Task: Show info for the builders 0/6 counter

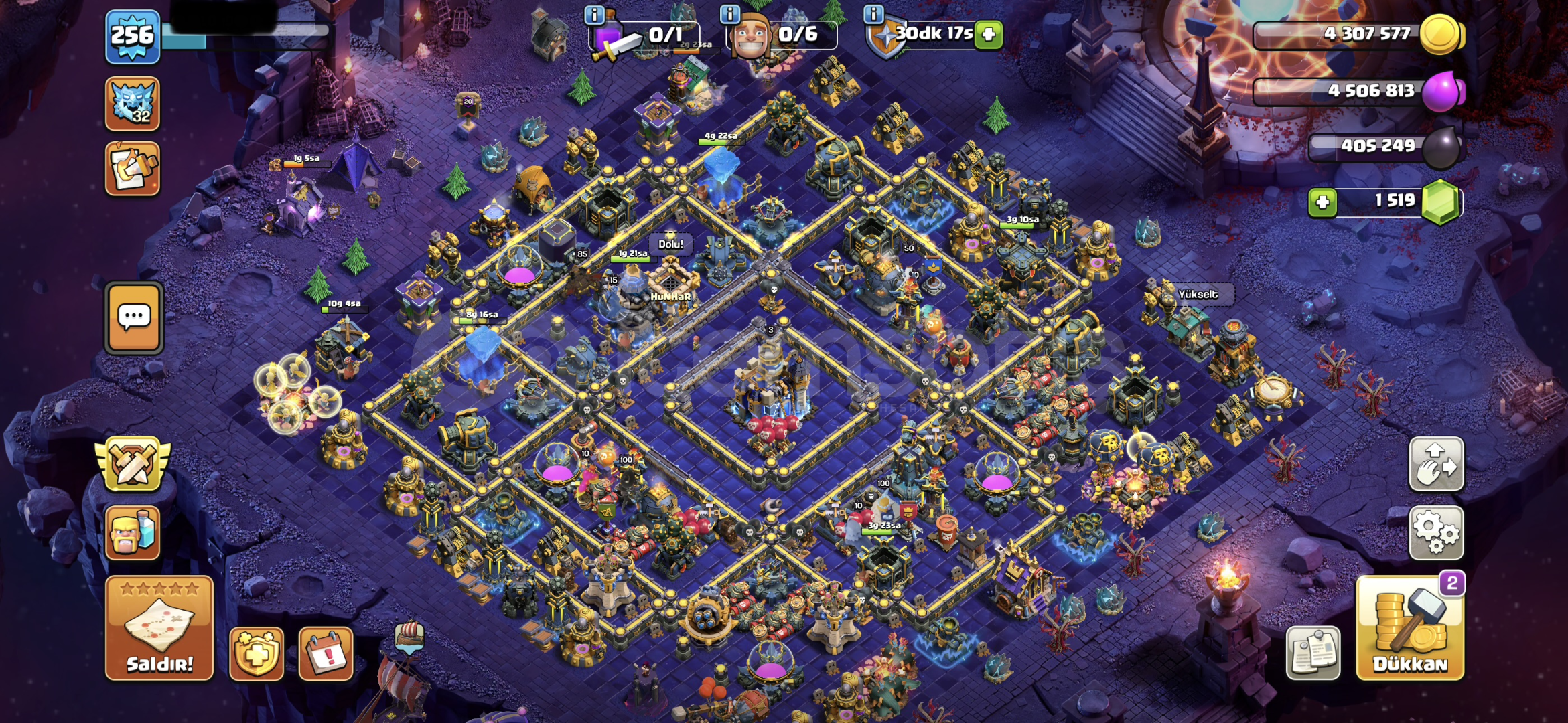Action: 729,14
